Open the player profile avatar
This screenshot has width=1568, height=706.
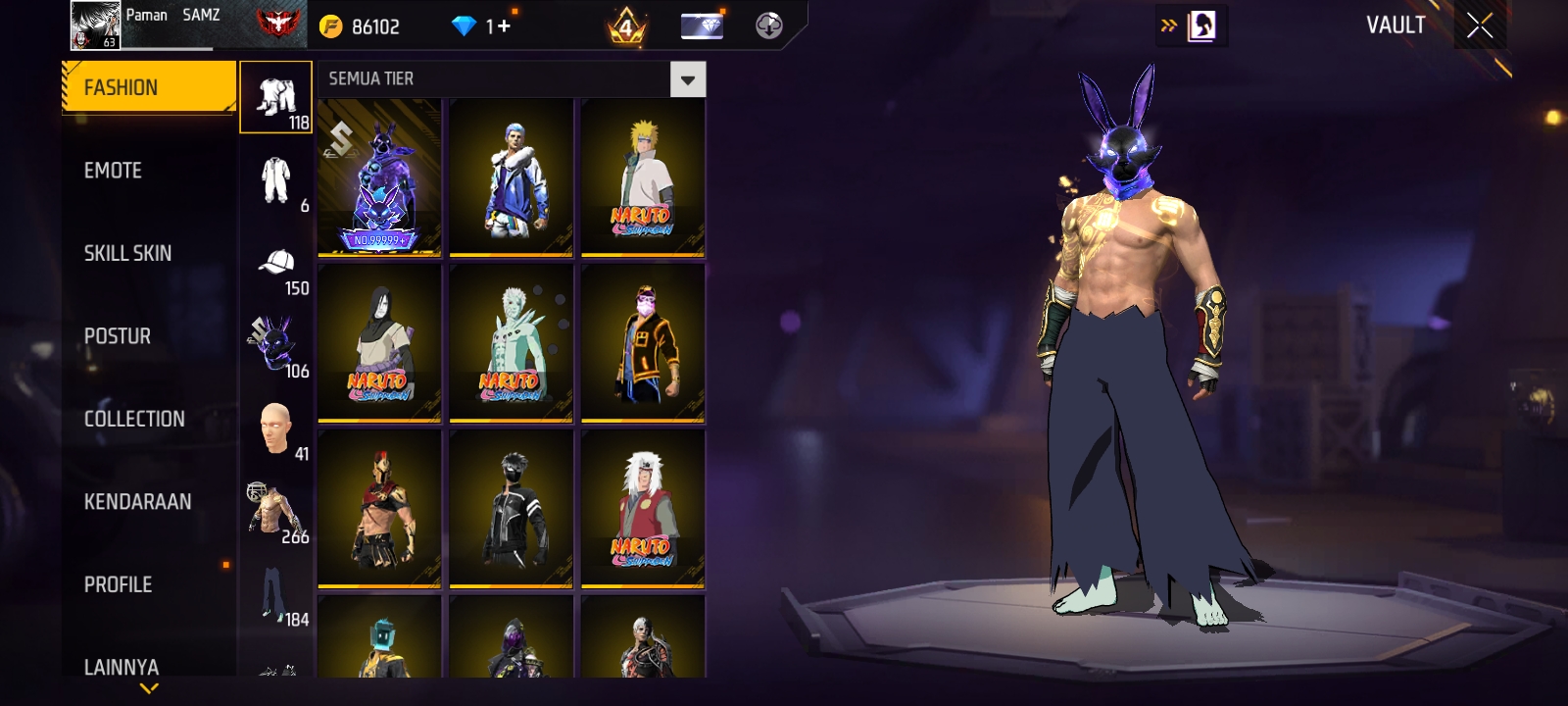(95, 25)
